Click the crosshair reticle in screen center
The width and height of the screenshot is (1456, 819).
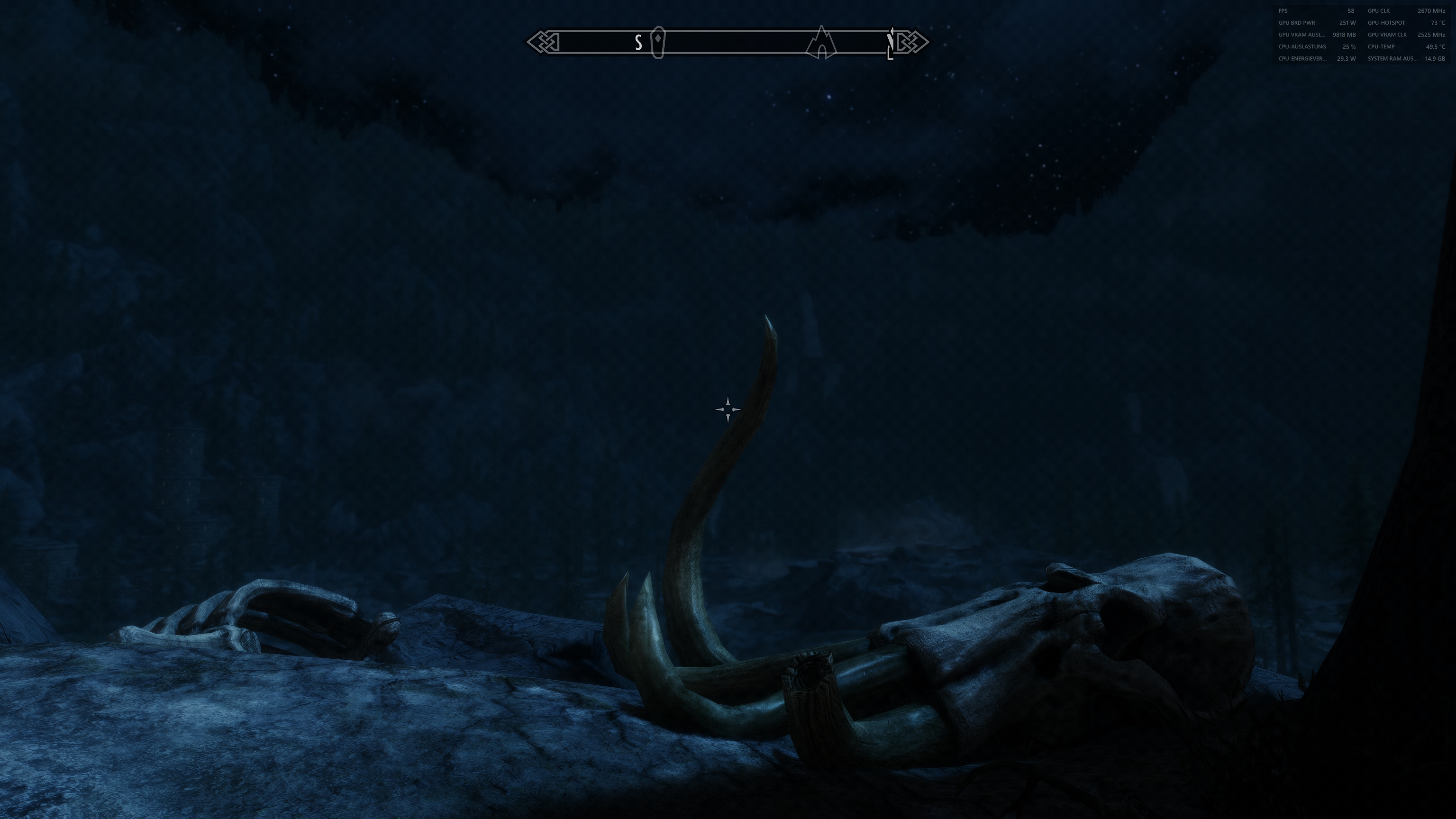pos(727,408)
